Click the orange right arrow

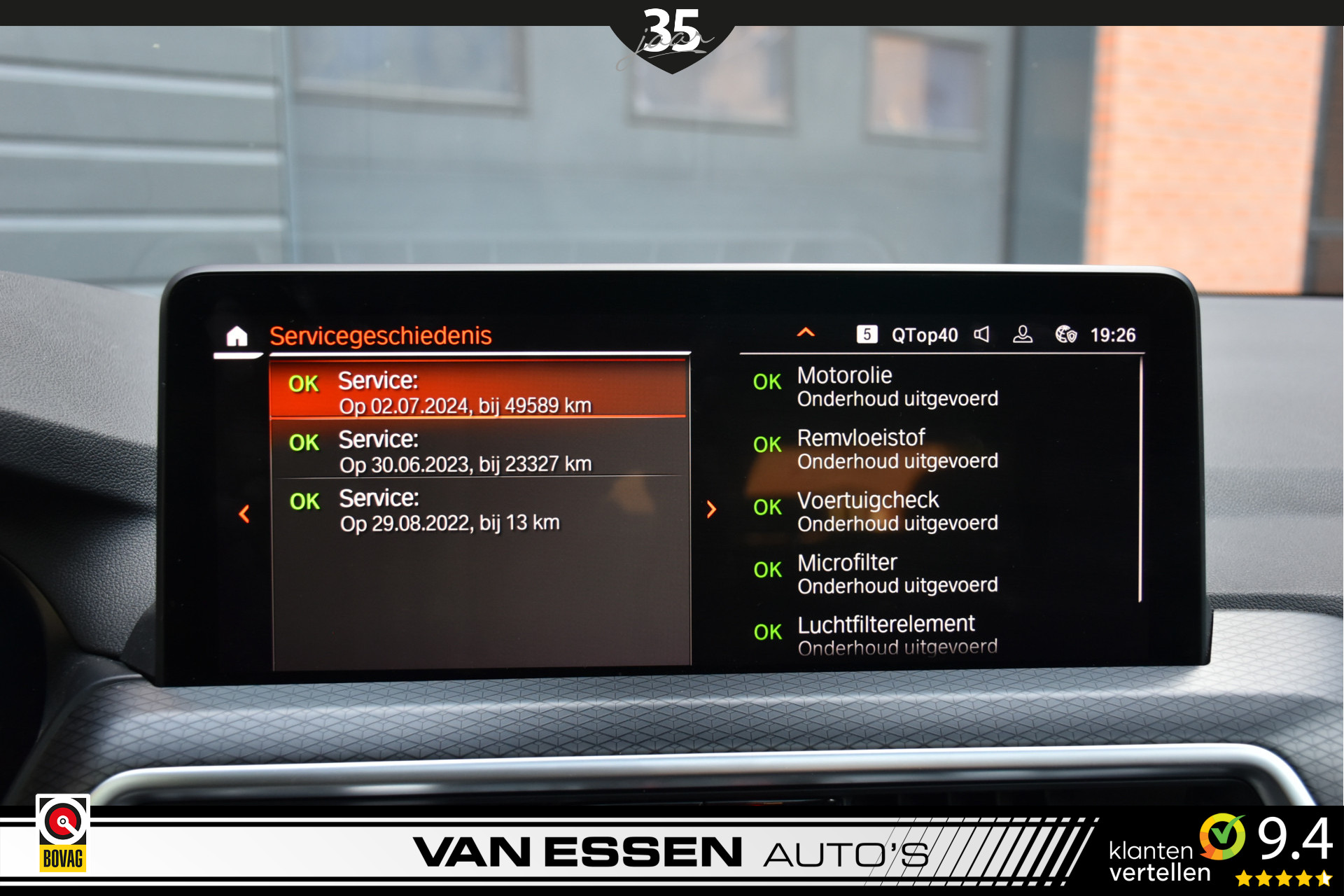click(x=711, y=509)
